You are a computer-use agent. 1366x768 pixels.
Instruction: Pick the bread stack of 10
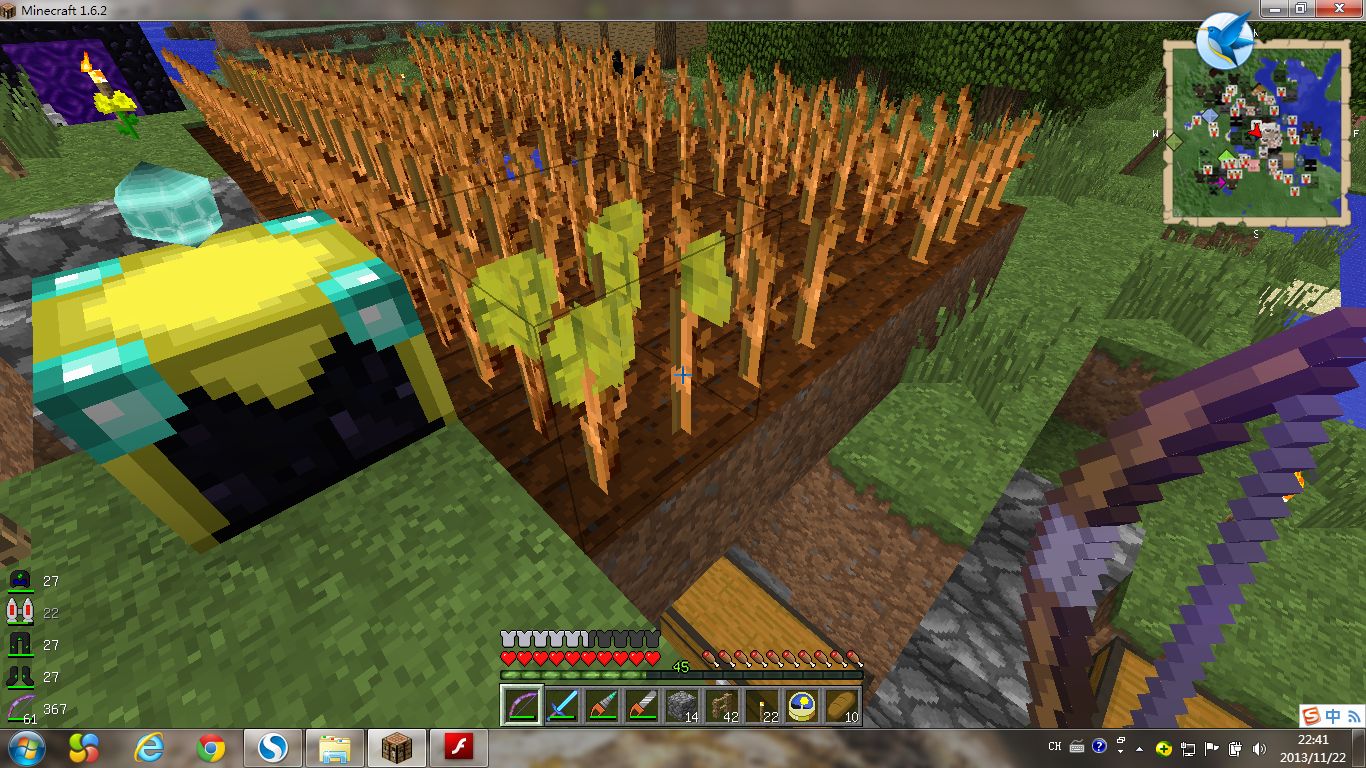point(841,706)
